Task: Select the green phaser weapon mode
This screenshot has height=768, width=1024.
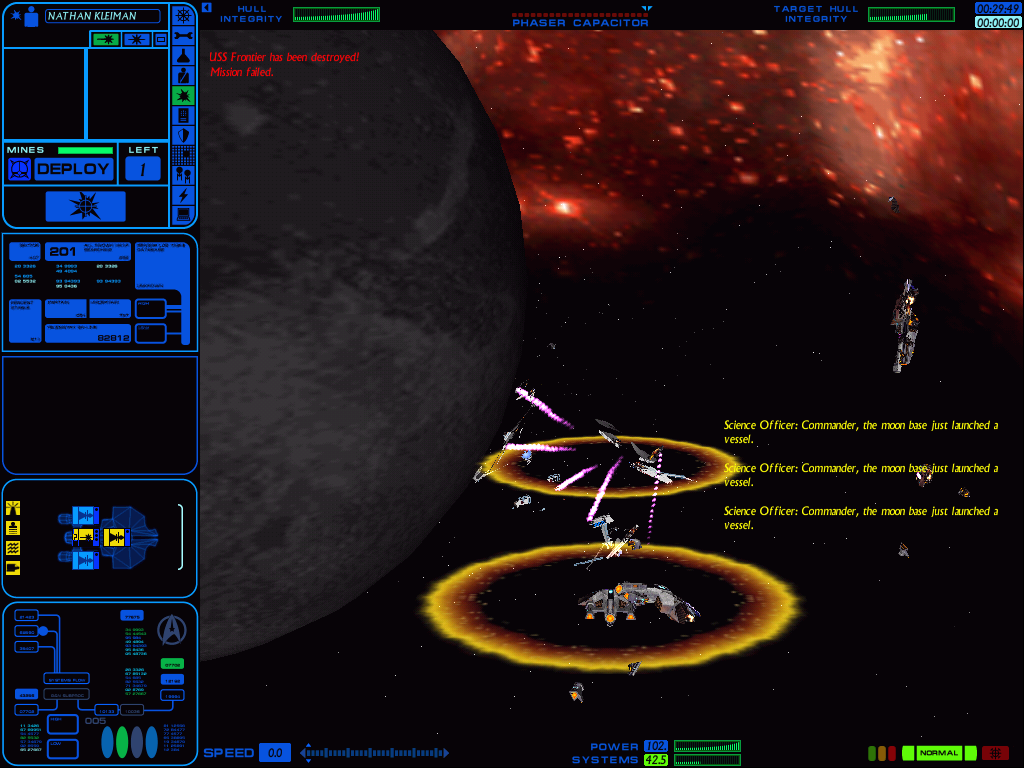Action: 105,39
